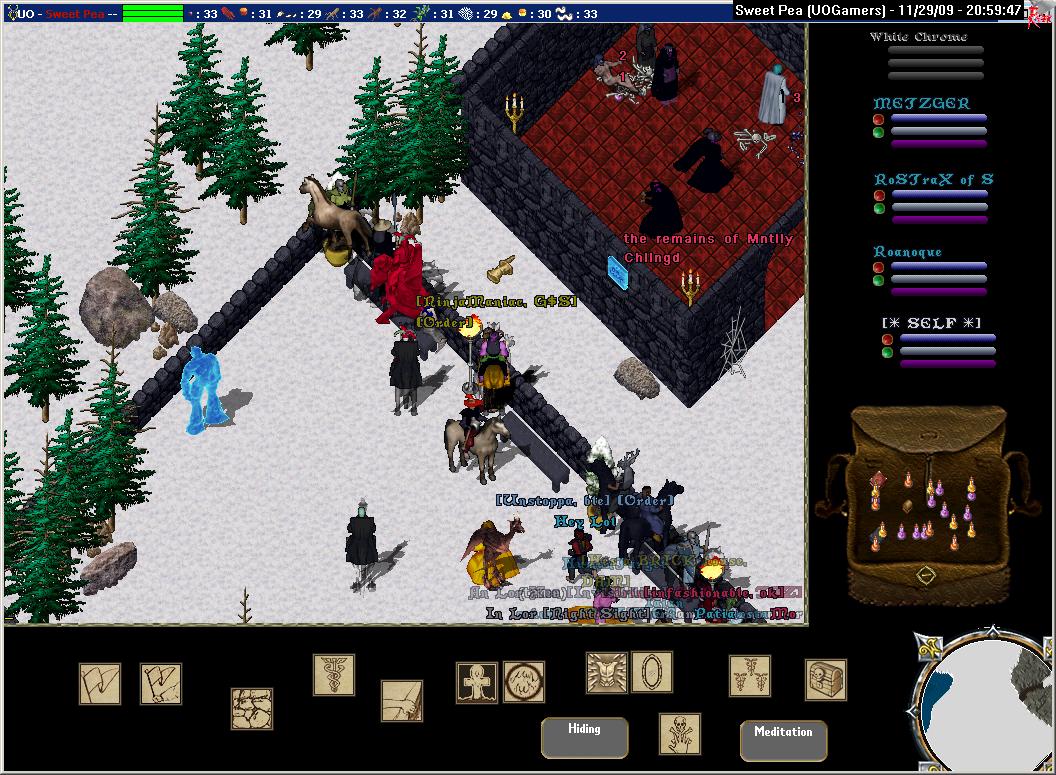1056x775 pixels.
Task: Click the green button under the SELF label
Action: [x=887, y=353]
